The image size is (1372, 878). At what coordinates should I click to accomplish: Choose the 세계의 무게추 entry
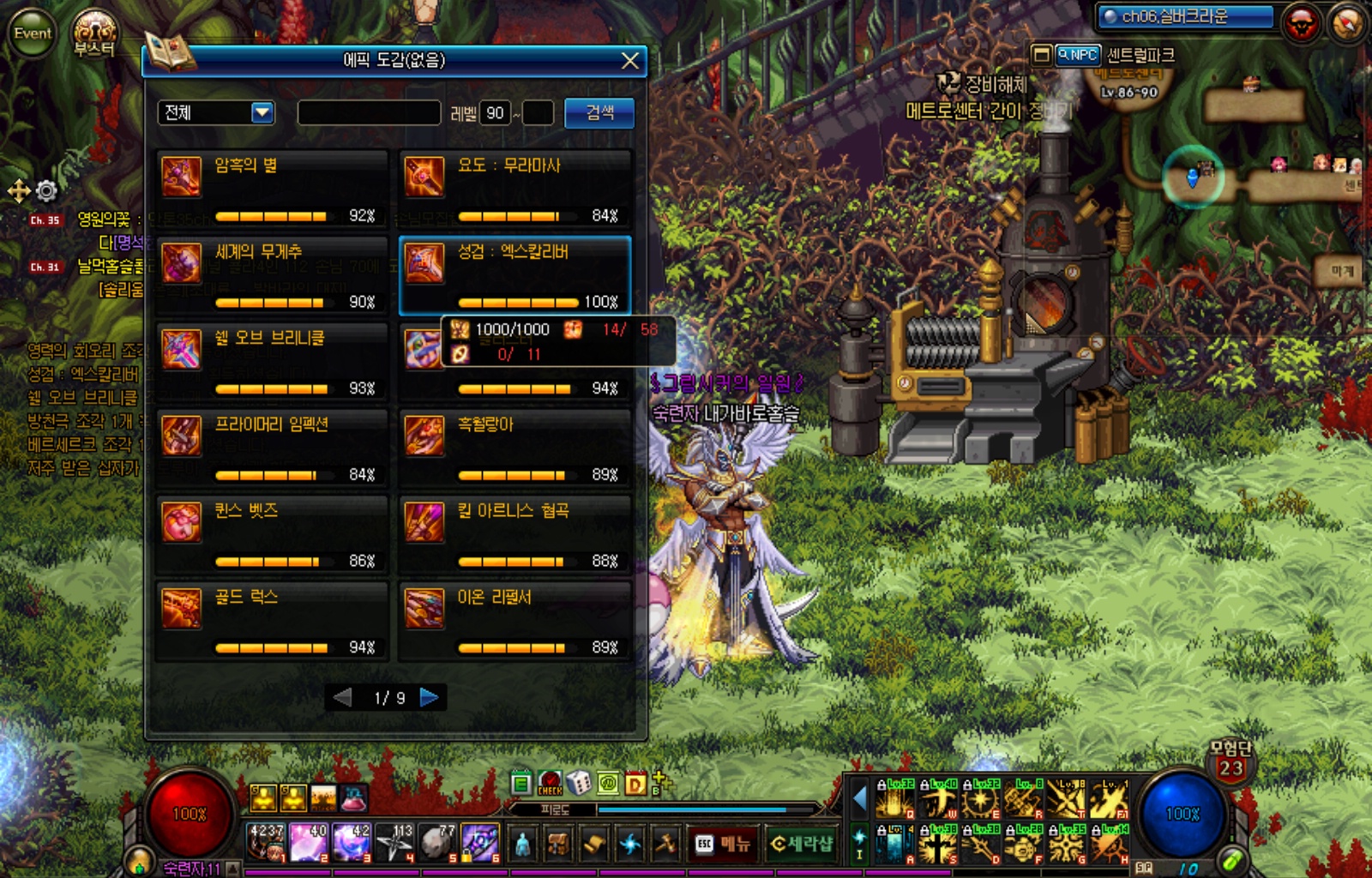[x=272, y=274]
